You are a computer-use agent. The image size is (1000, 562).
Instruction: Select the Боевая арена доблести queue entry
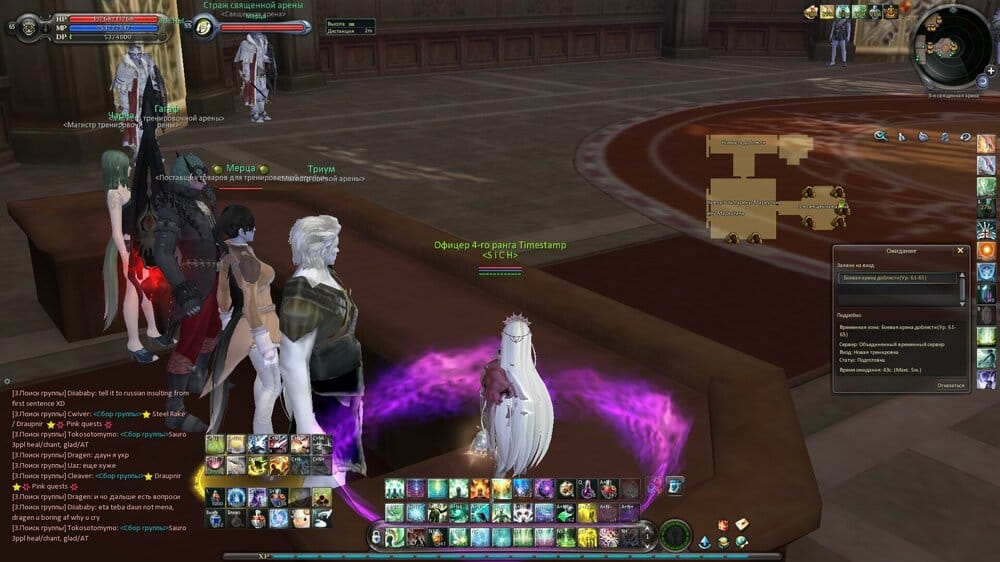coord(897,277)
